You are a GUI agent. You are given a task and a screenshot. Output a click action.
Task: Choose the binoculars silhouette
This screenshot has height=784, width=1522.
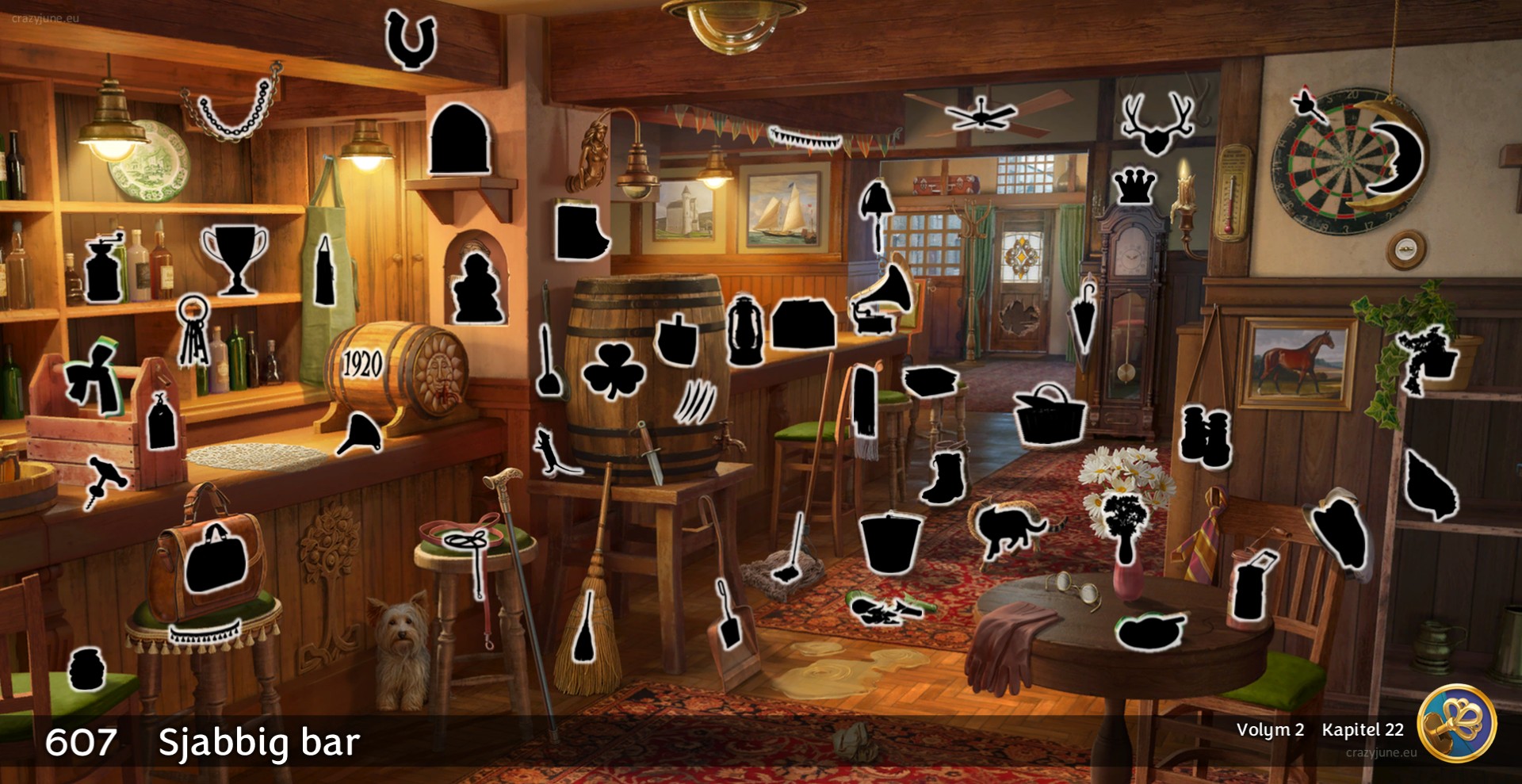click(x=1205, y=435)
